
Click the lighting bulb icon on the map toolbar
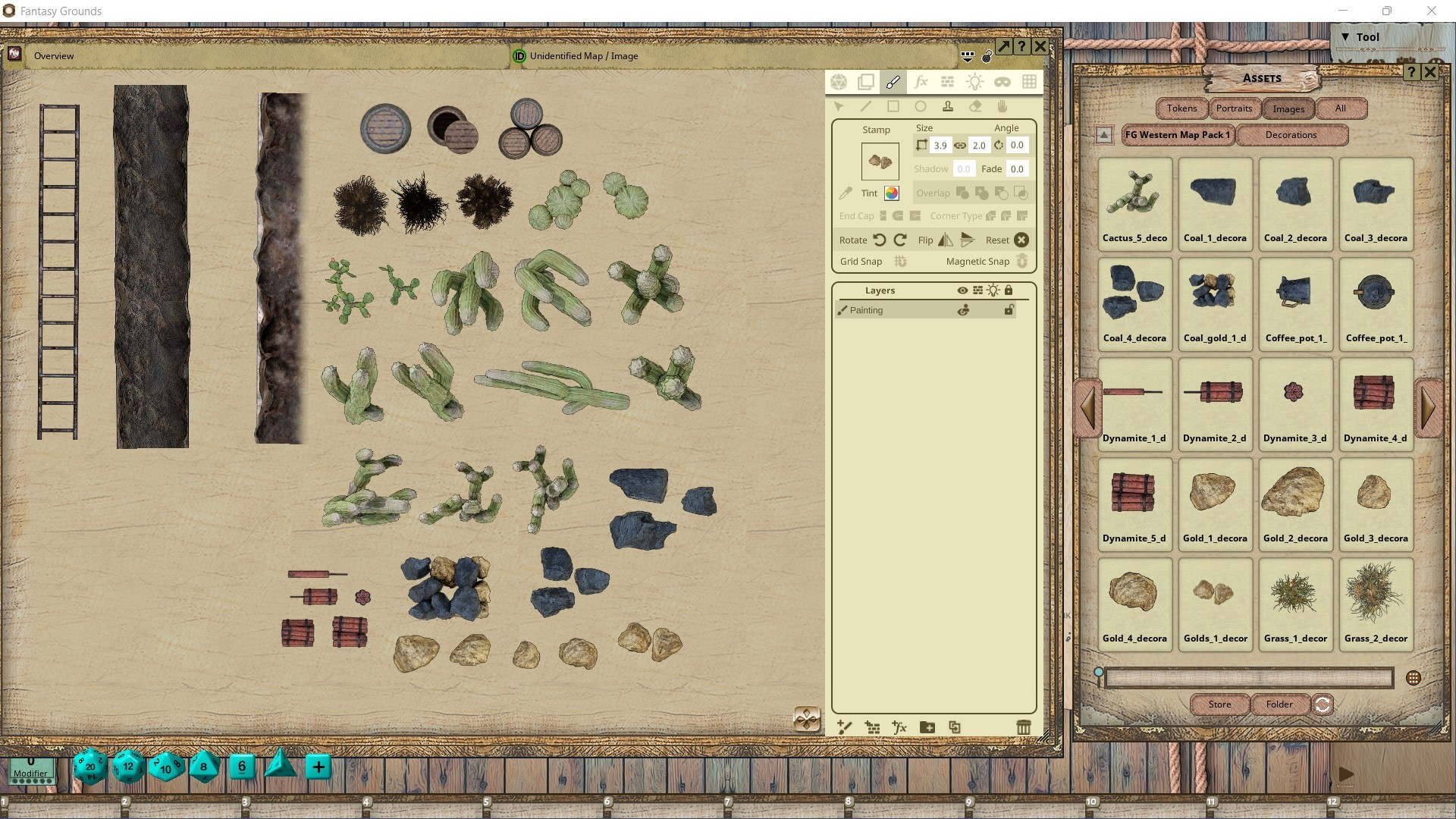[975, 82]
